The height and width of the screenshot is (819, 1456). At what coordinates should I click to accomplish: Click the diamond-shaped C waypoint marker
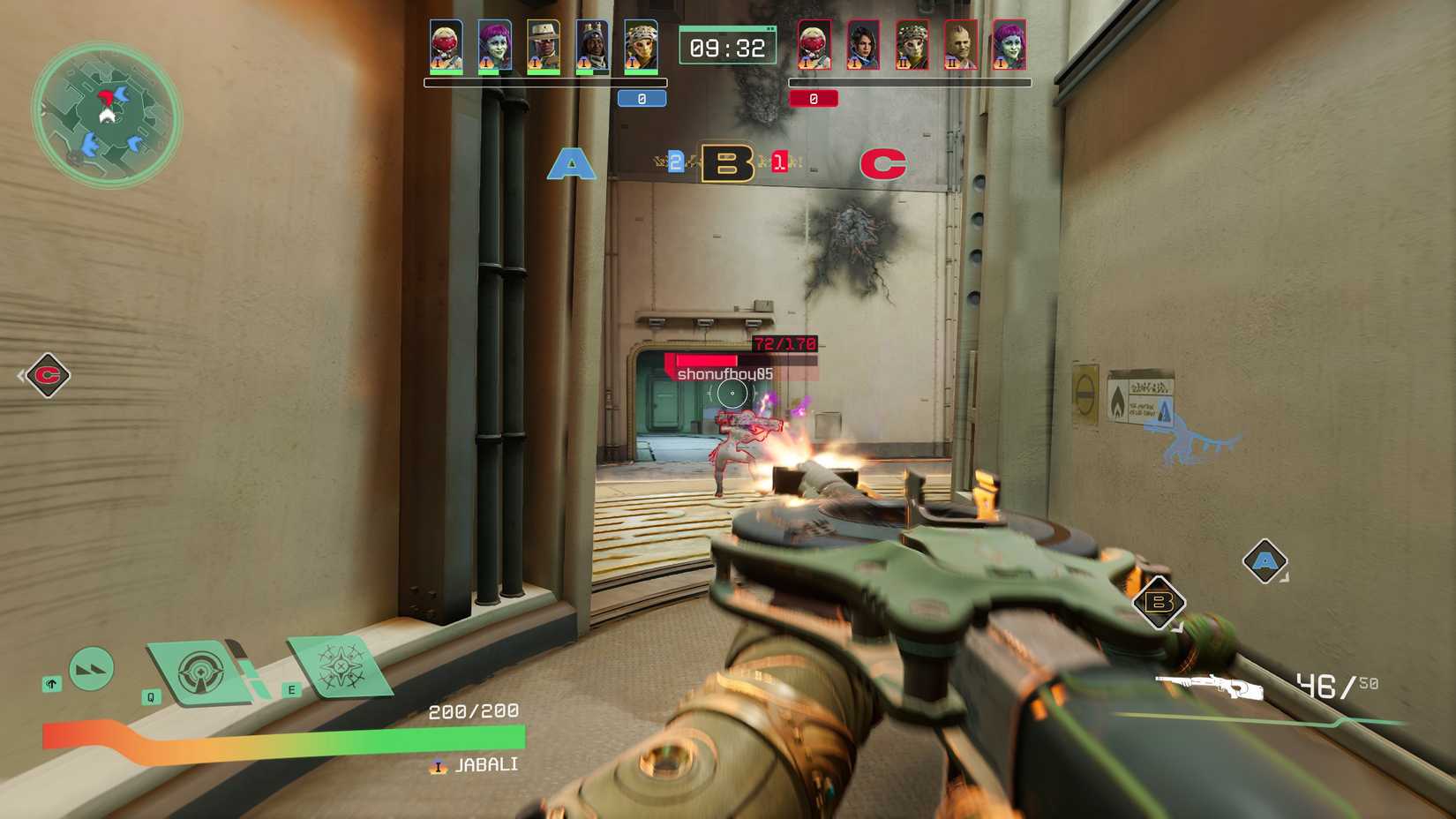point(48,375)
